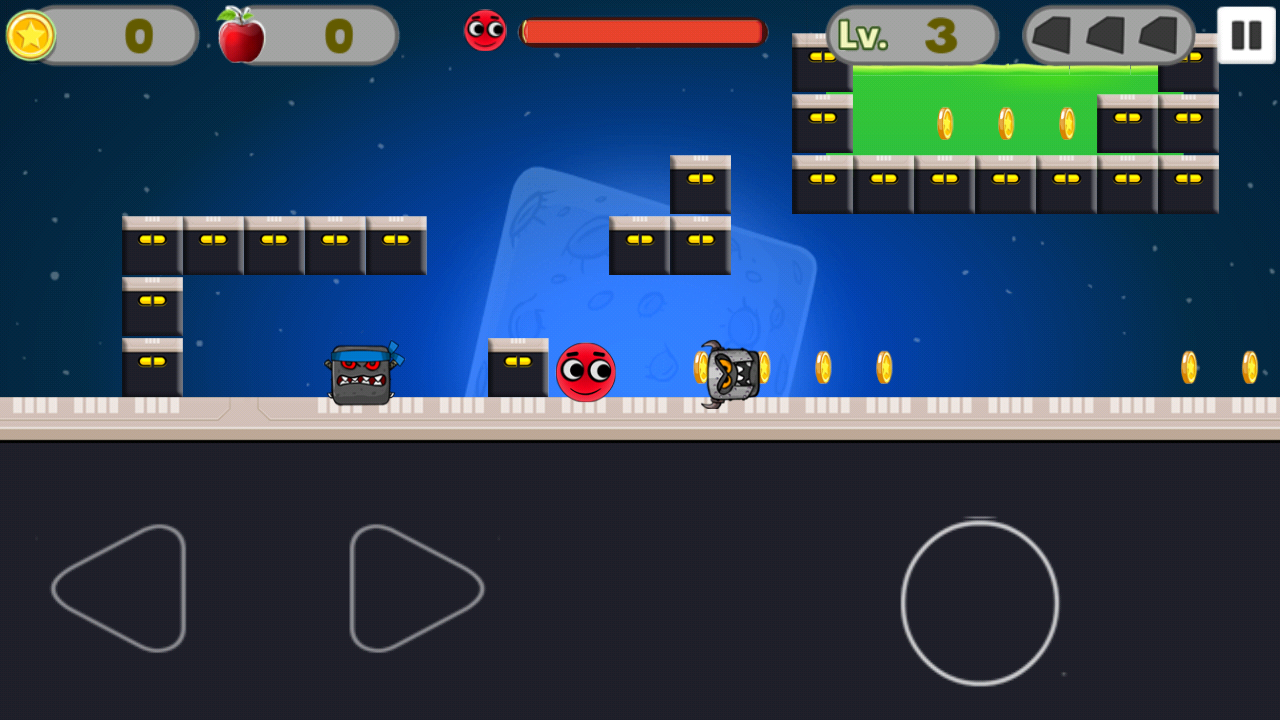This screenshot has width=1280, height=720.
Task: Click the star coin icon in top counter
Action: (30, 36)
